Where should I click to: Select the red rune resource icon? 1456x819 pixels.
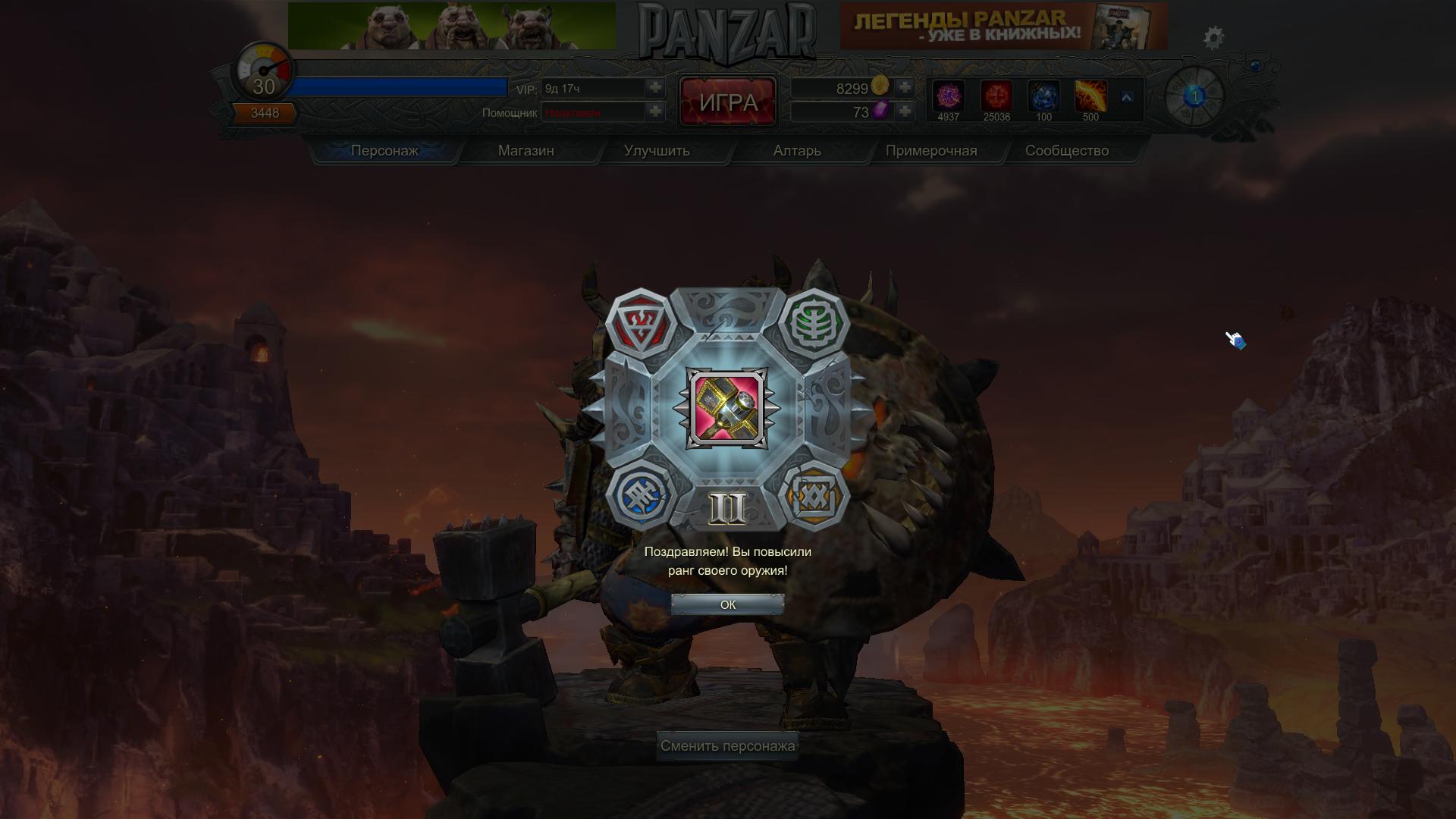click(996, 97)
